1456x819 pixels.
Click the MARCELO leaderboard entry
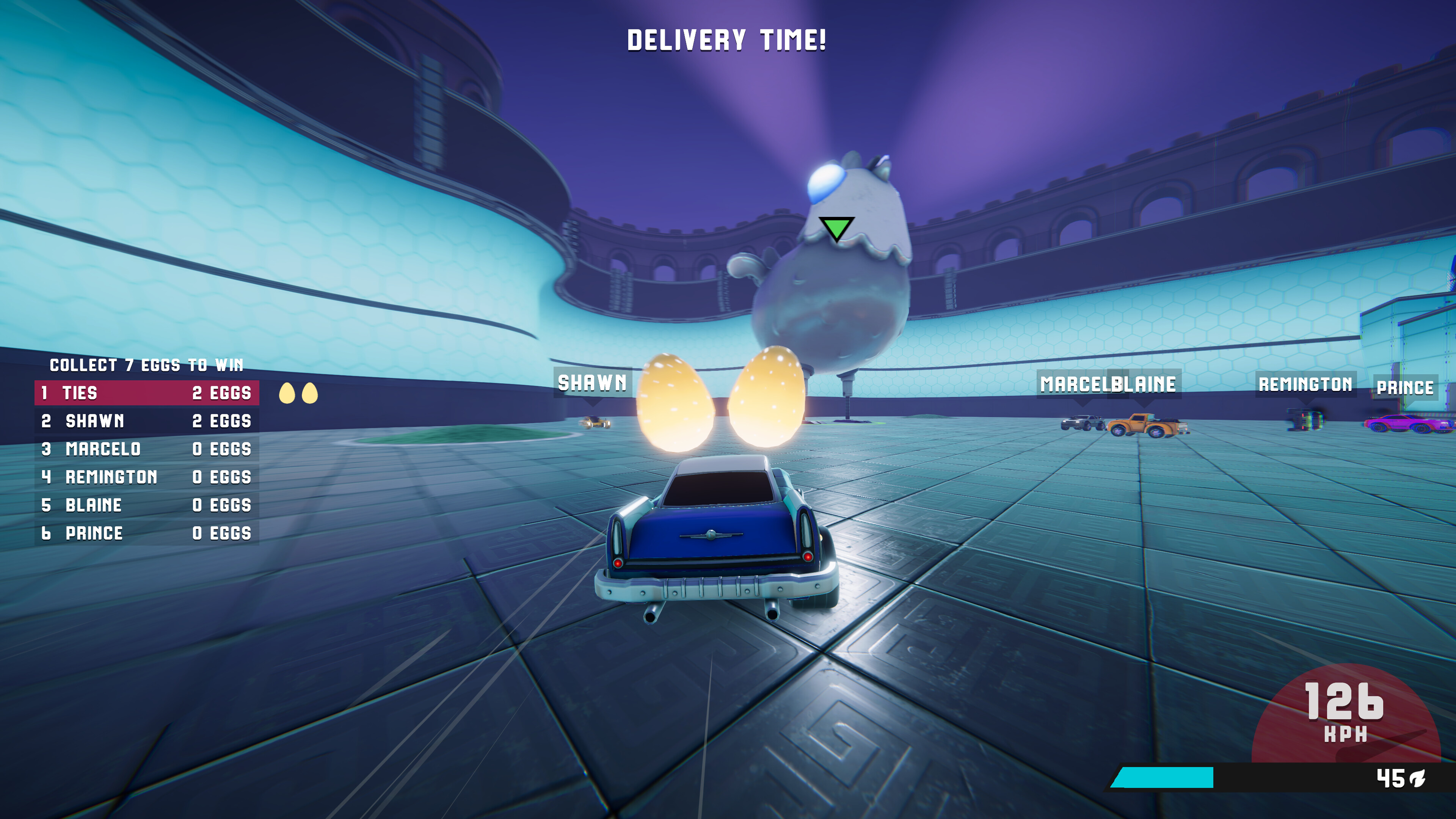click(x=147, y=450)
